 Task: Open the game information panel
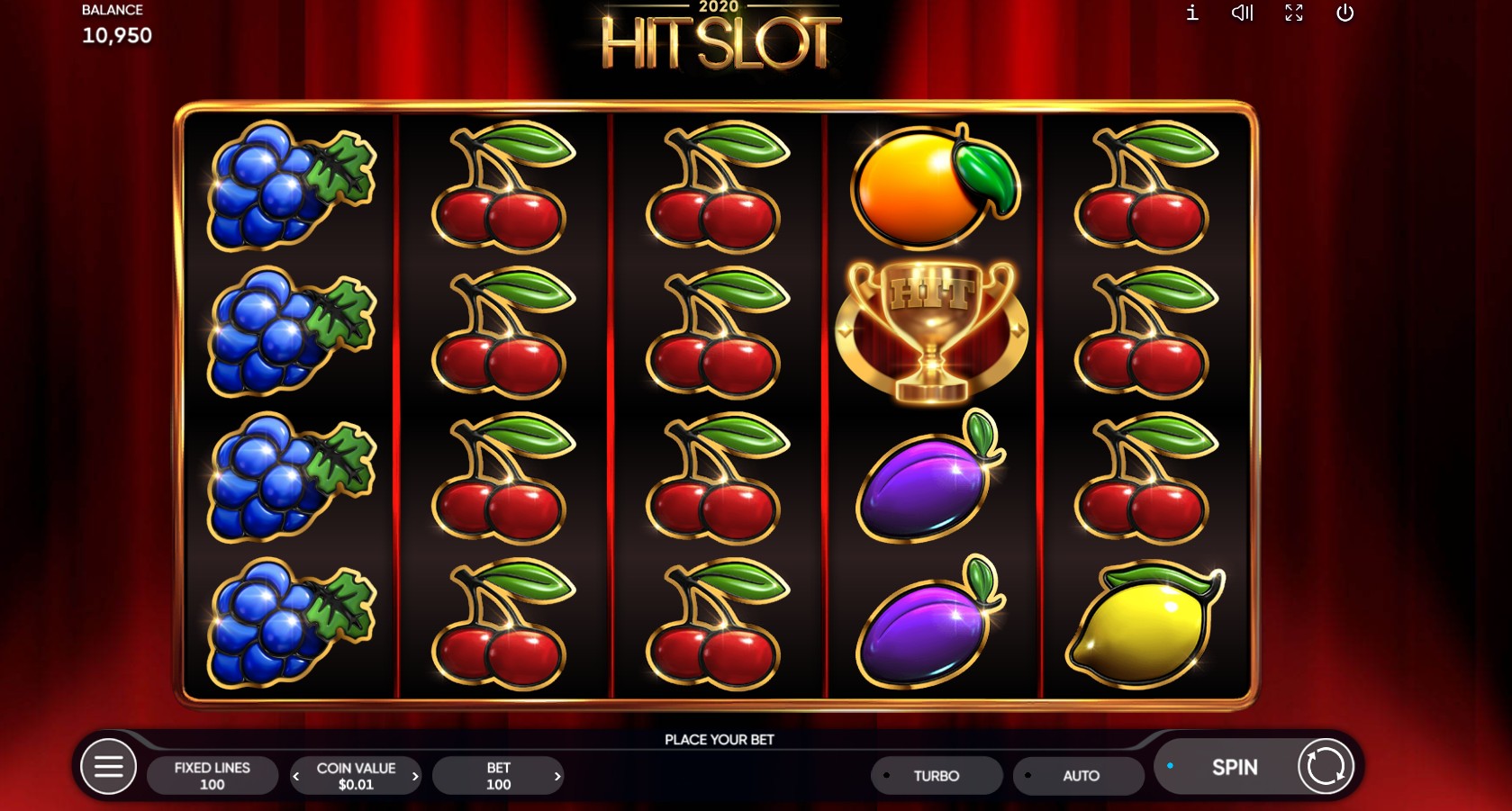pos(1191,13)
